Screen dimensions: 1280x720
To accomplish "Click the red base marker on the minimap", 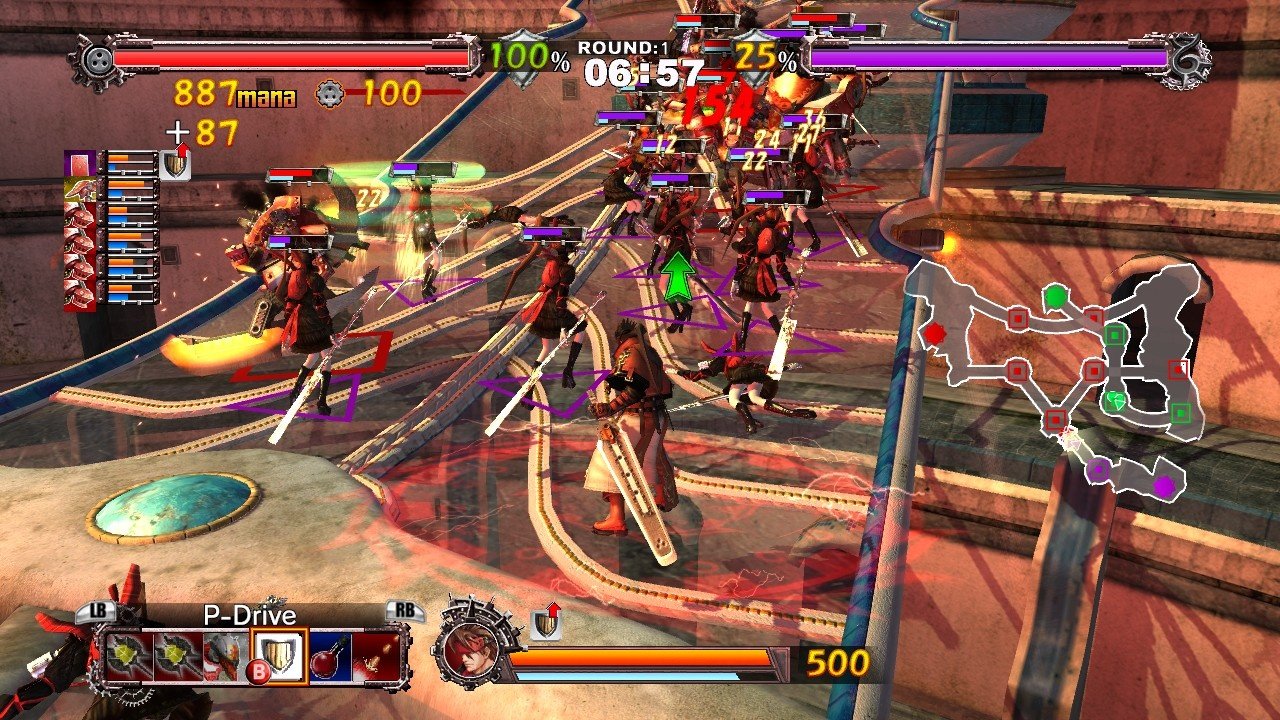I will click(x=934, y=335).
